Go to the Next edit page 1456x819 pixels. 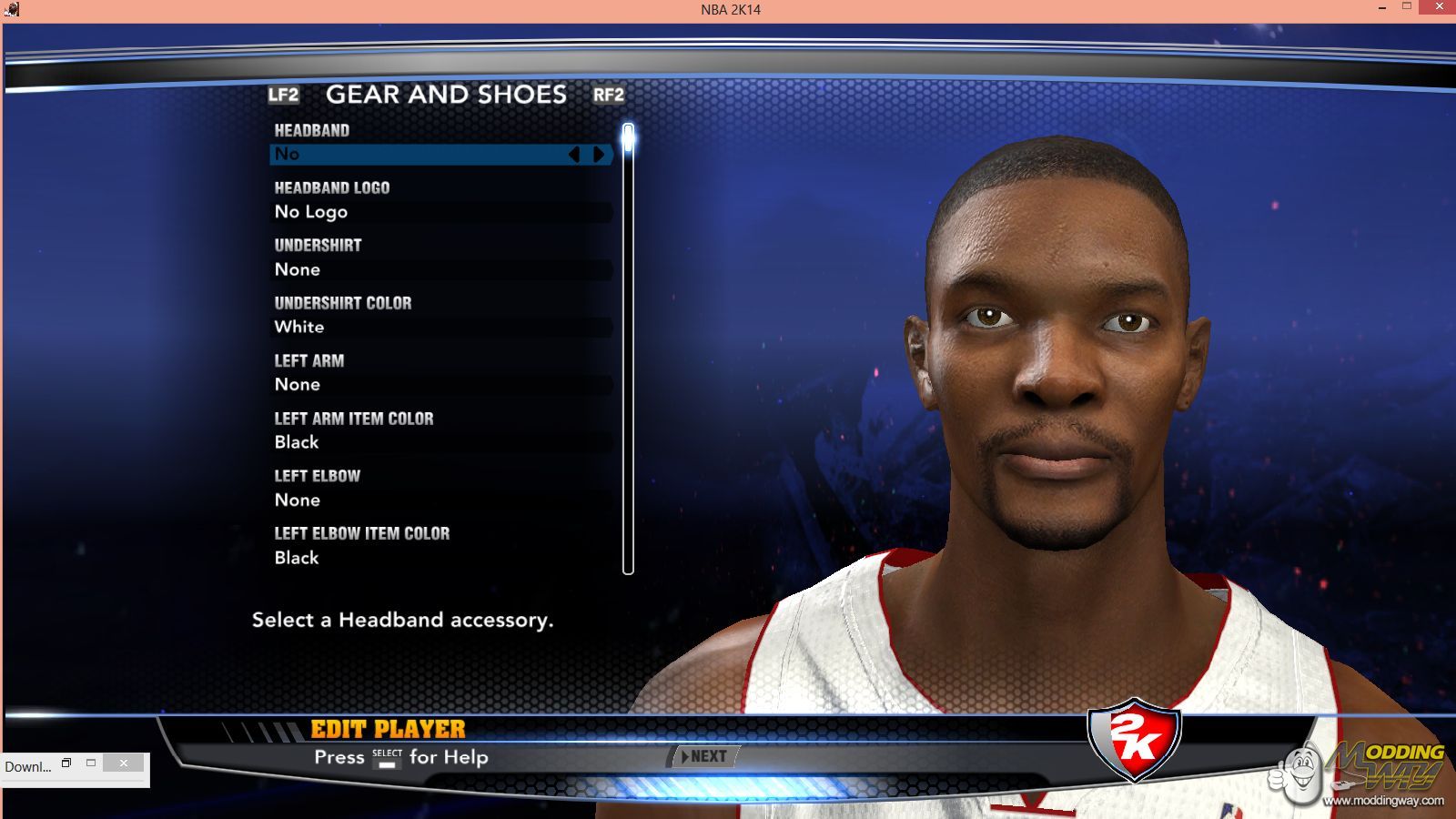705,756
